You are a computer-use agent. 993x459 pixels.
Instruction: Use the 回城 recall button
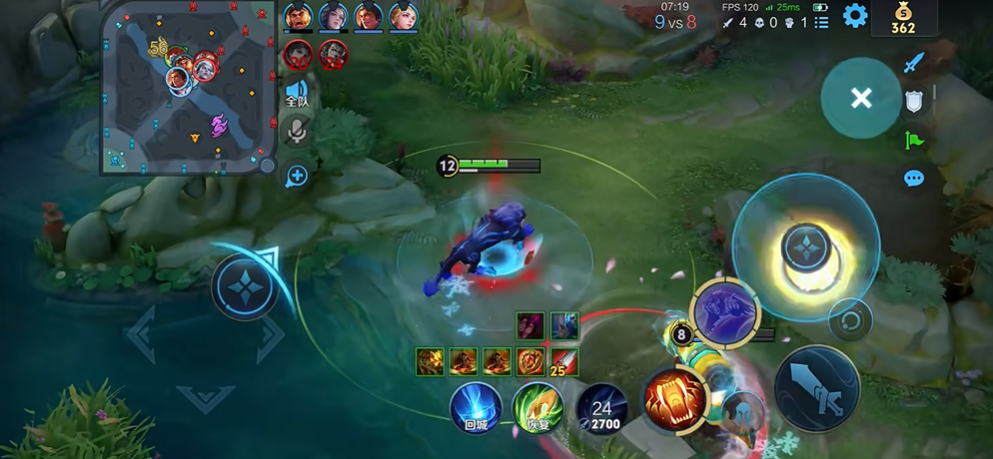pyautogui.click(x=476, y=407)
